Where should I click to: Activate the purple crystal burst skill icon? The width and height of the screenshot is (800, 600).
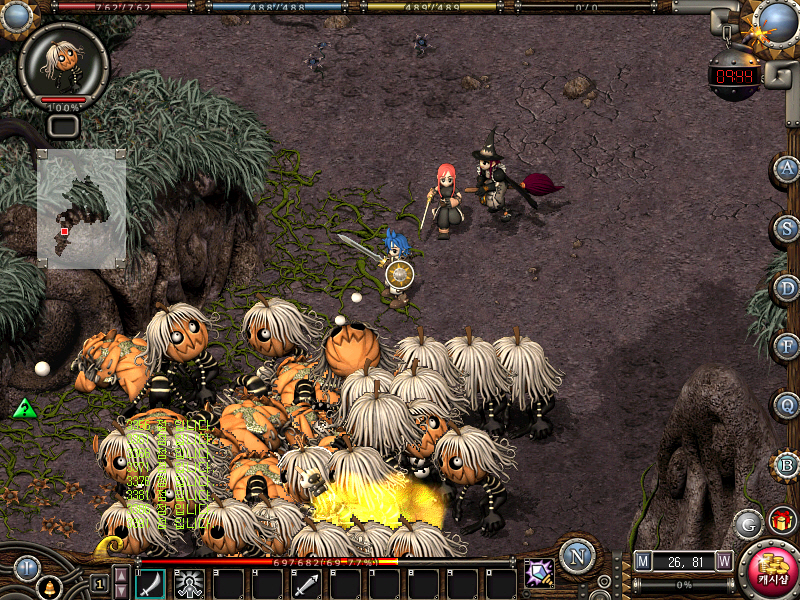click(539, 574)
